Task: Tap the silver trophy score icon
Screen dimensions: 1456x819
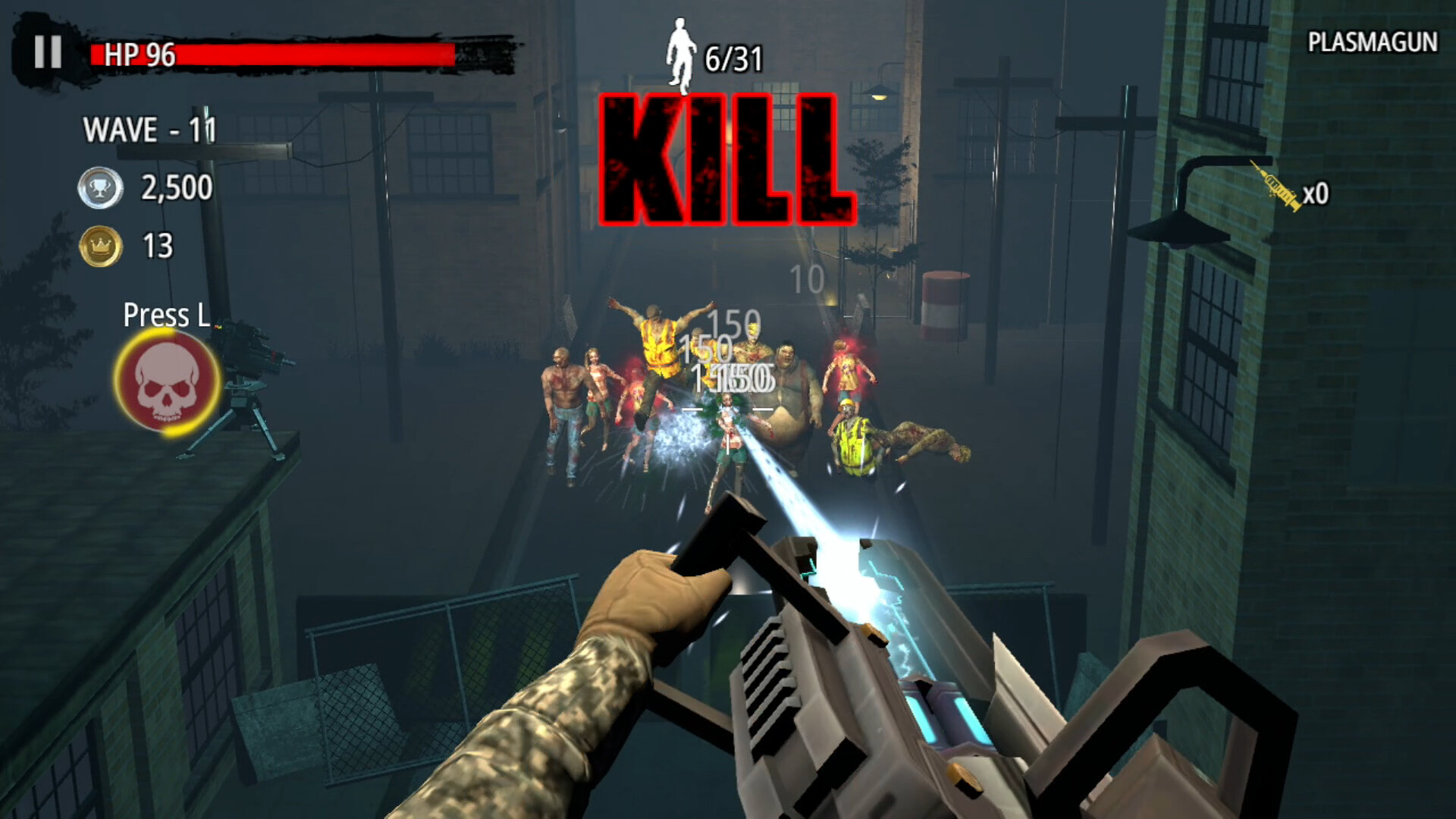Action: (x=100, y=187)
